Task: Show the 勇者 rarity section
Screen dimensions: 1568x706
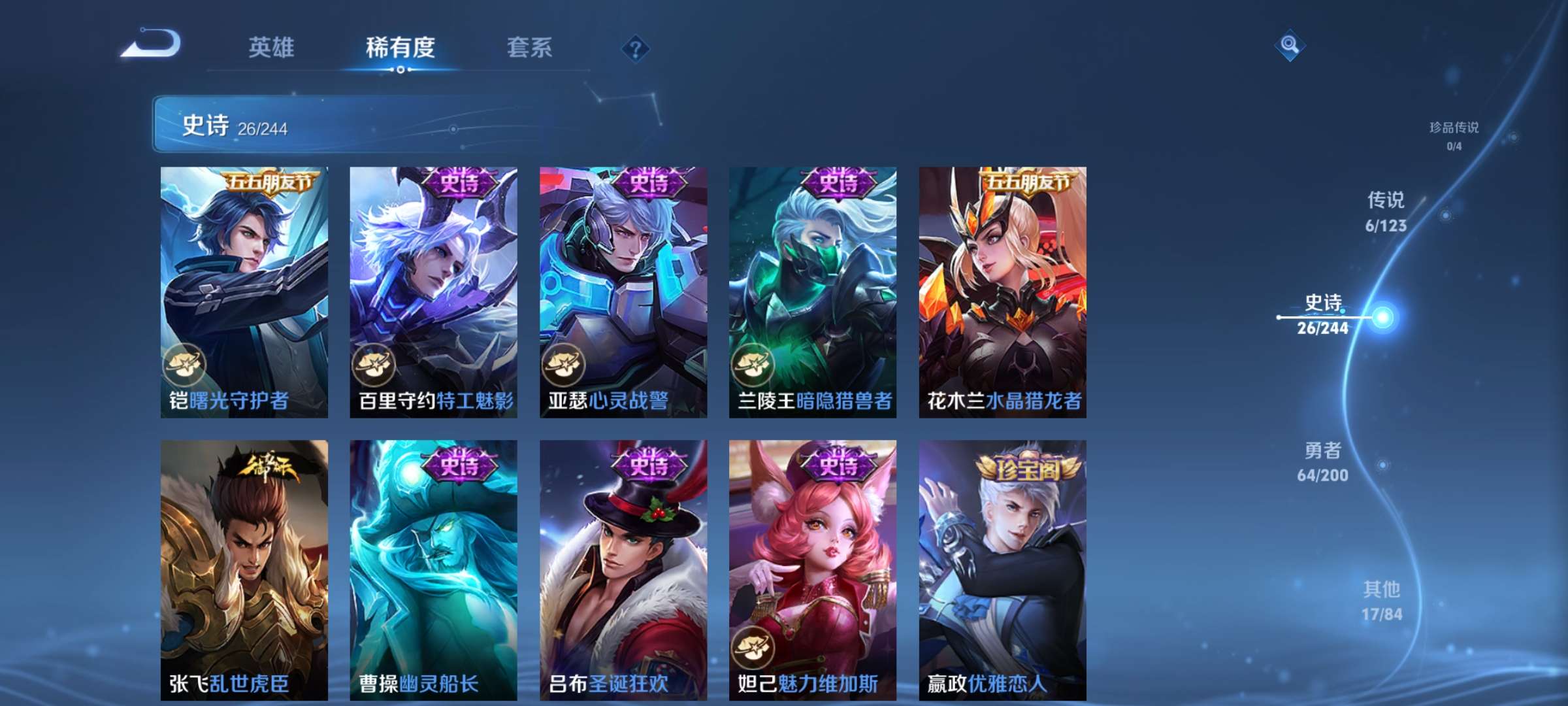Action: click(1323, 462)
